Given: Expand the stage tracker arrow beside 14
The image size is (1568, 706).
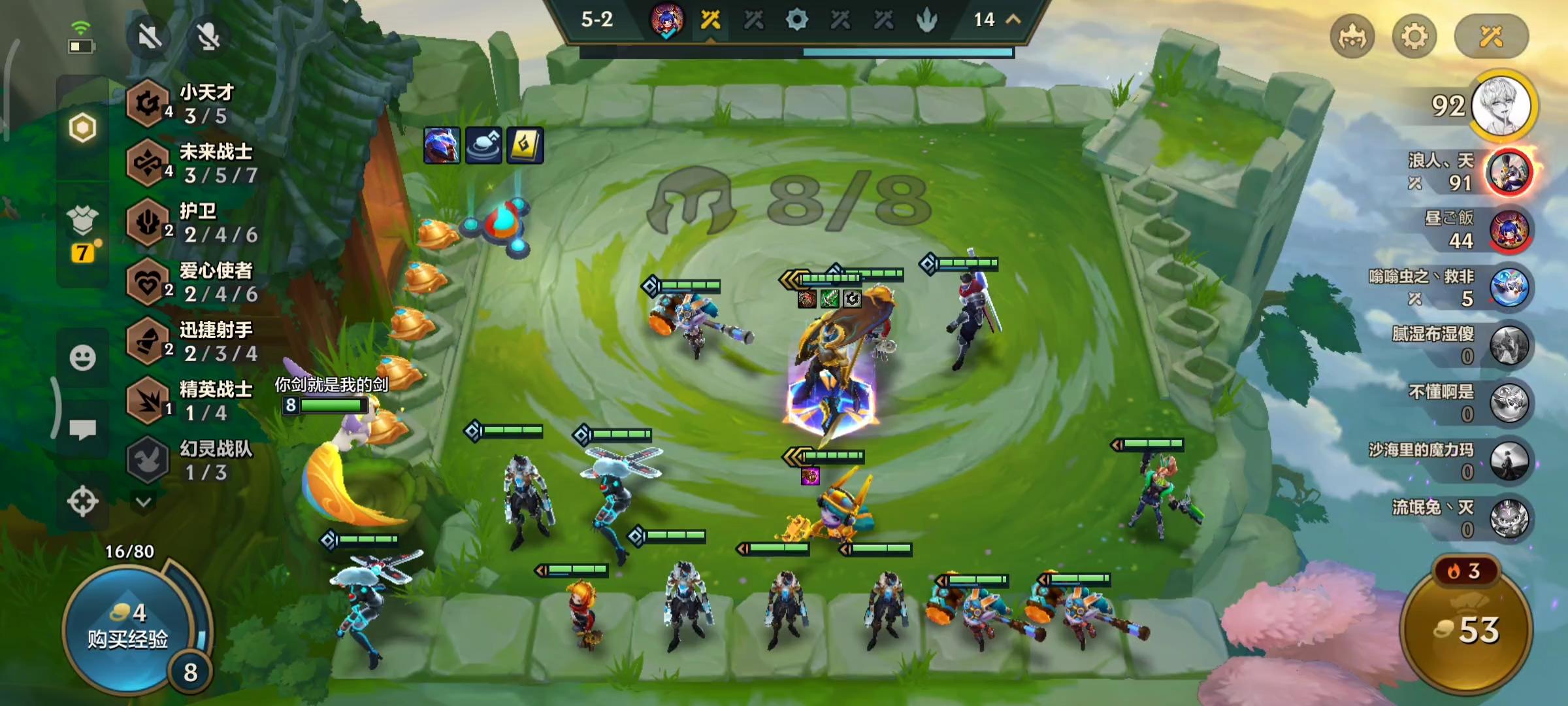Looking at the screenshot, I should point(1013,20).
